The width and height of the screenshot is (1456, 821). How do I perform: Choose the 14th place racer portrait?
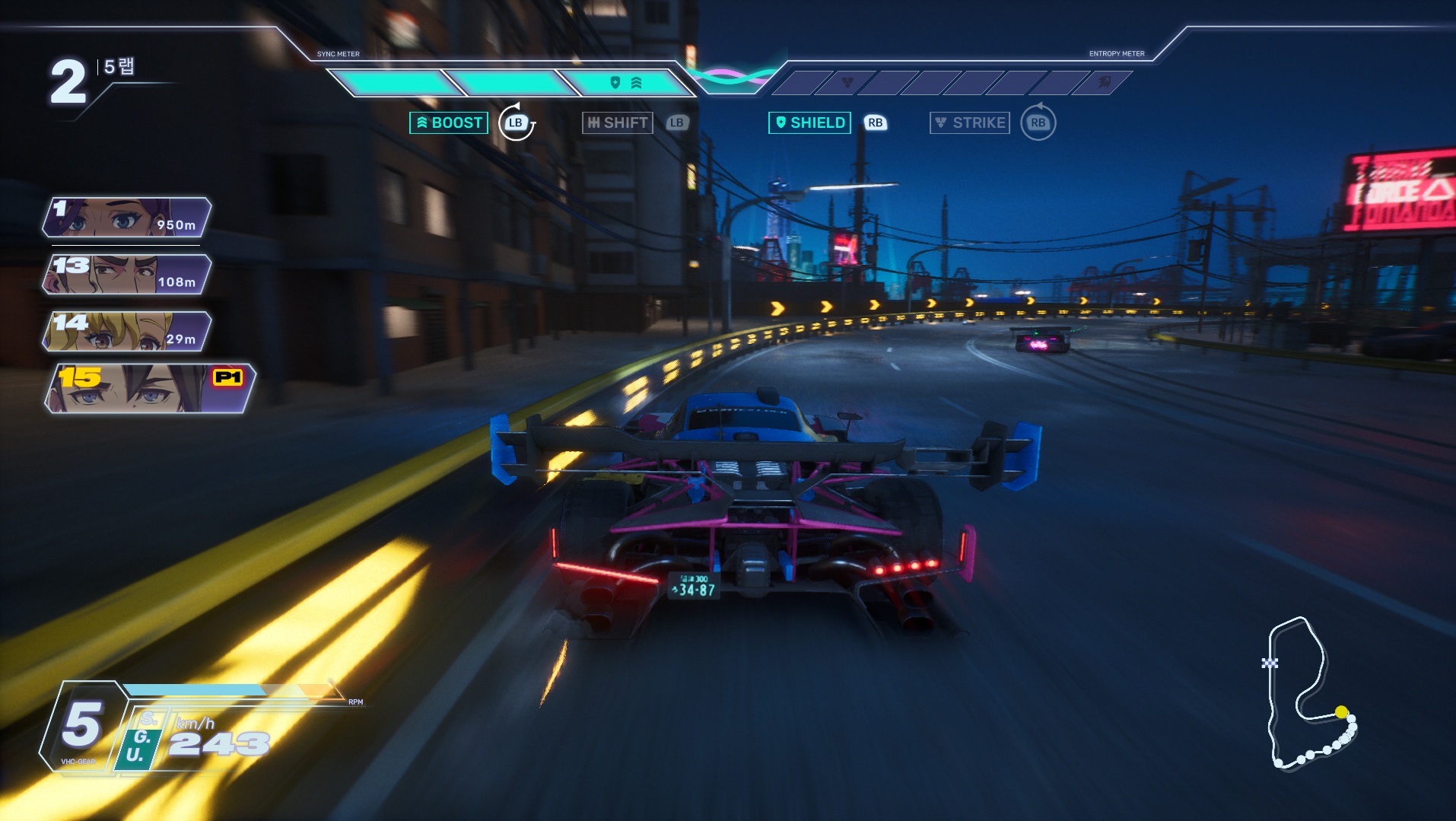point(126,331)
